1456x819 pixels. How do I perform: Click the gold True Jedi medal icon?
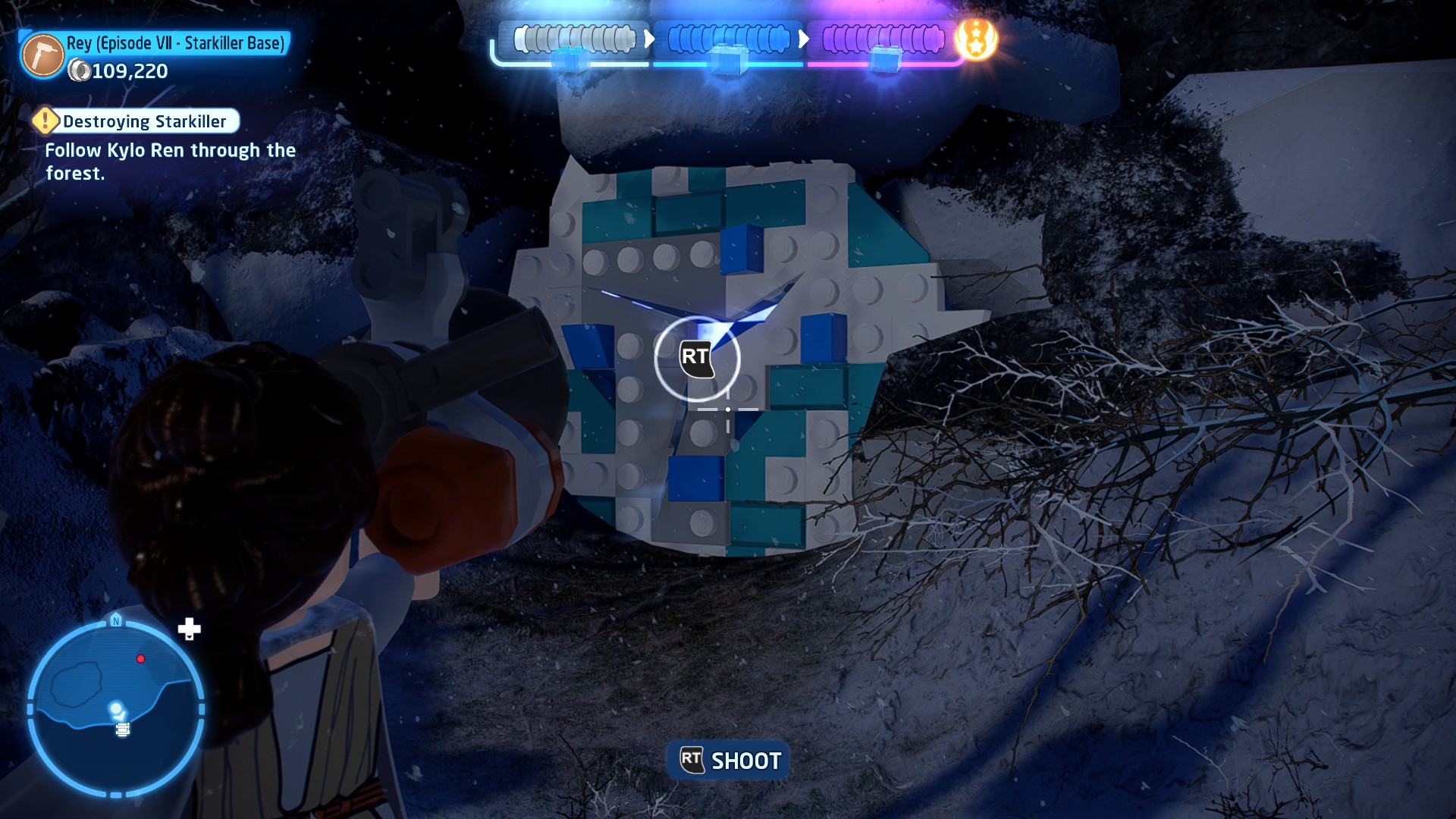tap(975, 39)
